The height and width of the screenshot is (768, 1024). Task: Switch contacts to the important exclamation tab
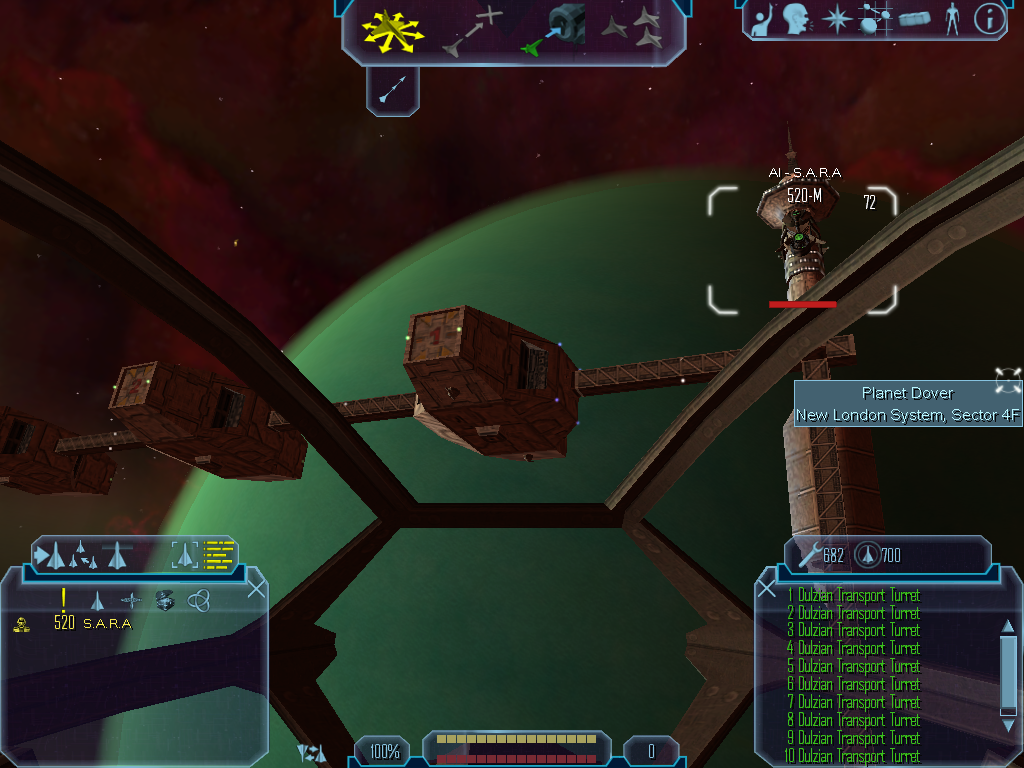63,599
